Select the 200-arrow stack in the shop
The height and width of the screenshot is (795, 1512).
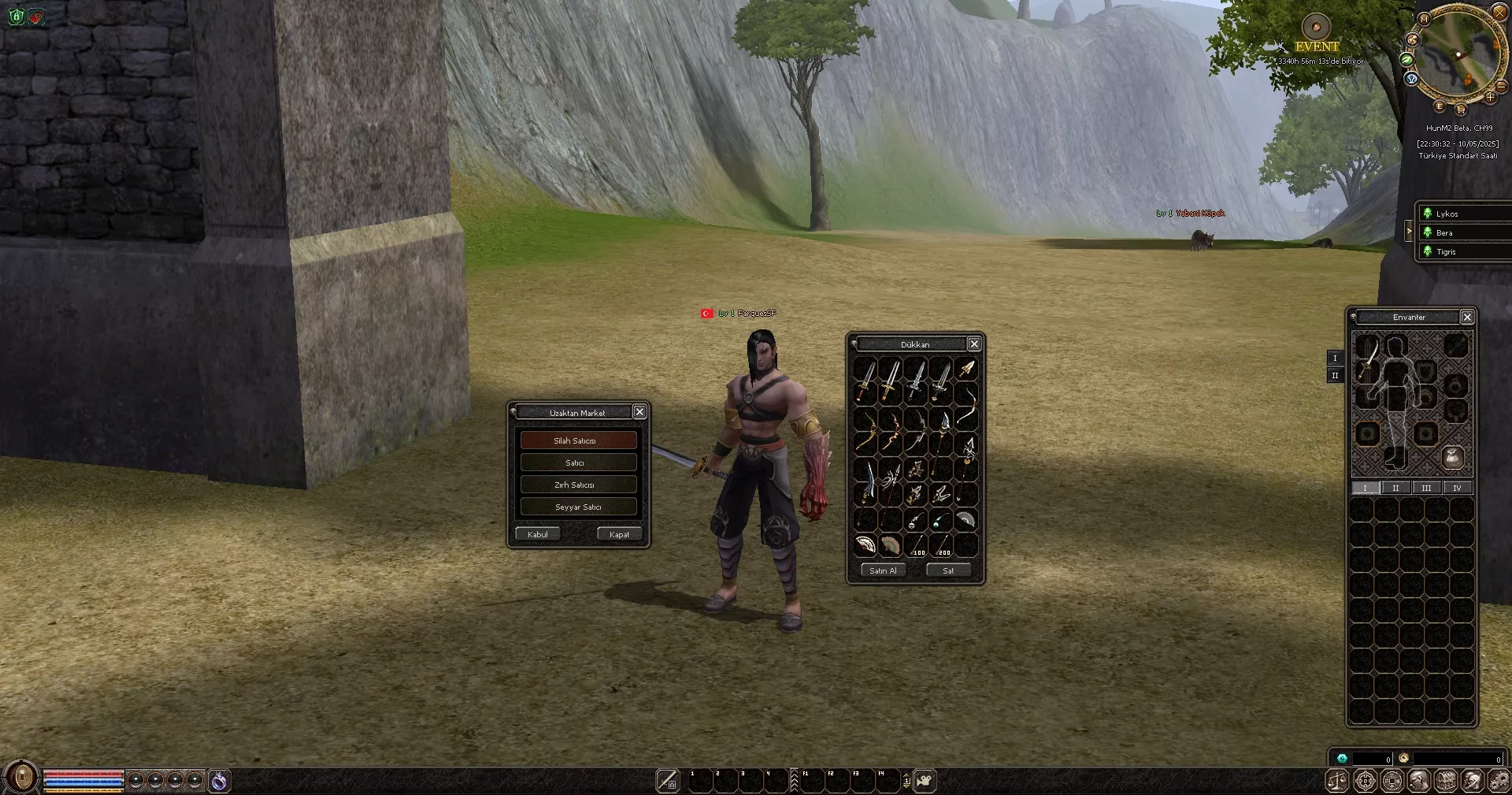941,545
